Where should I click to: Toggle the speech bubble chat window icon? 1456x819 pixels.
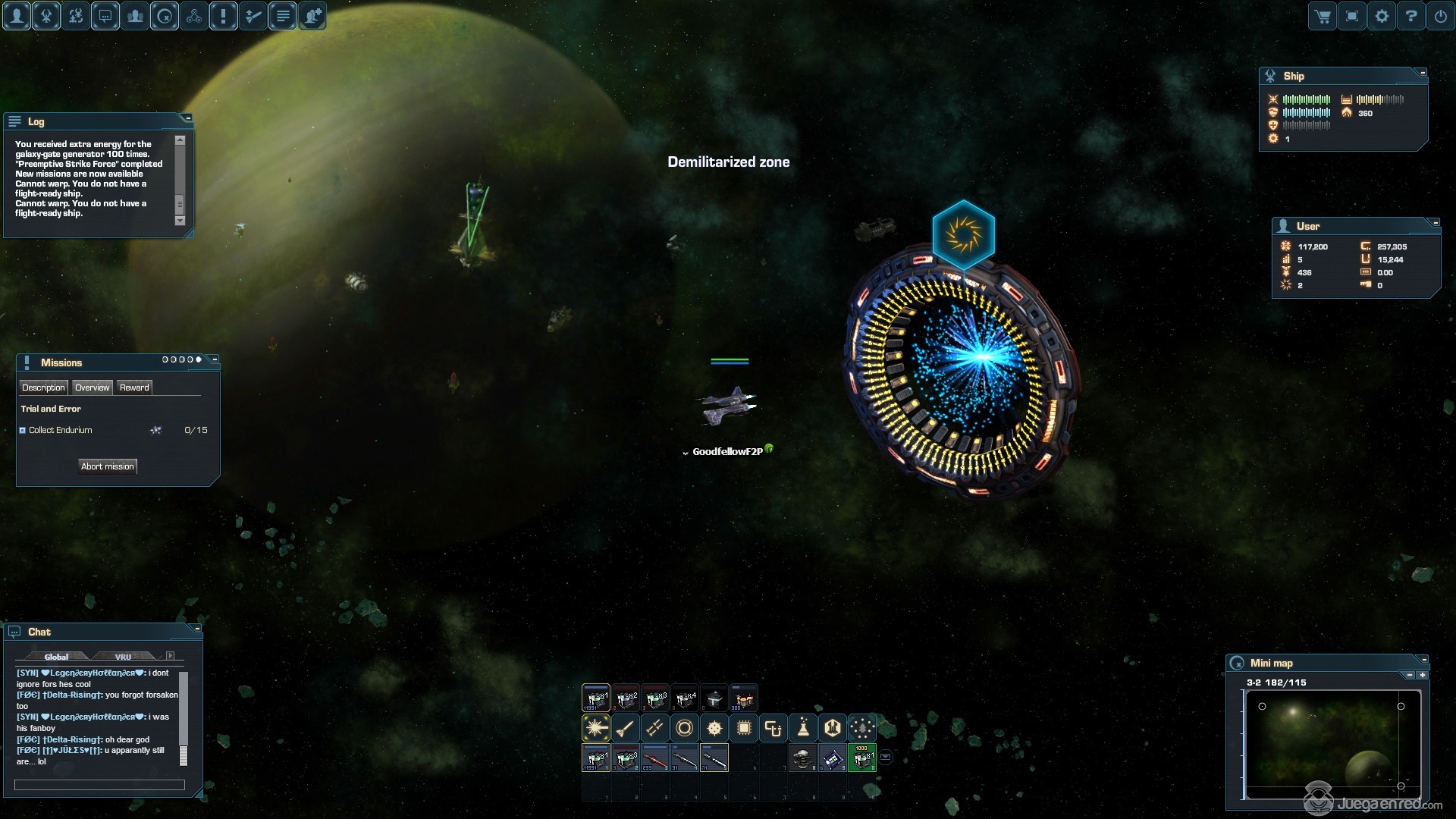tap(105, 16)
